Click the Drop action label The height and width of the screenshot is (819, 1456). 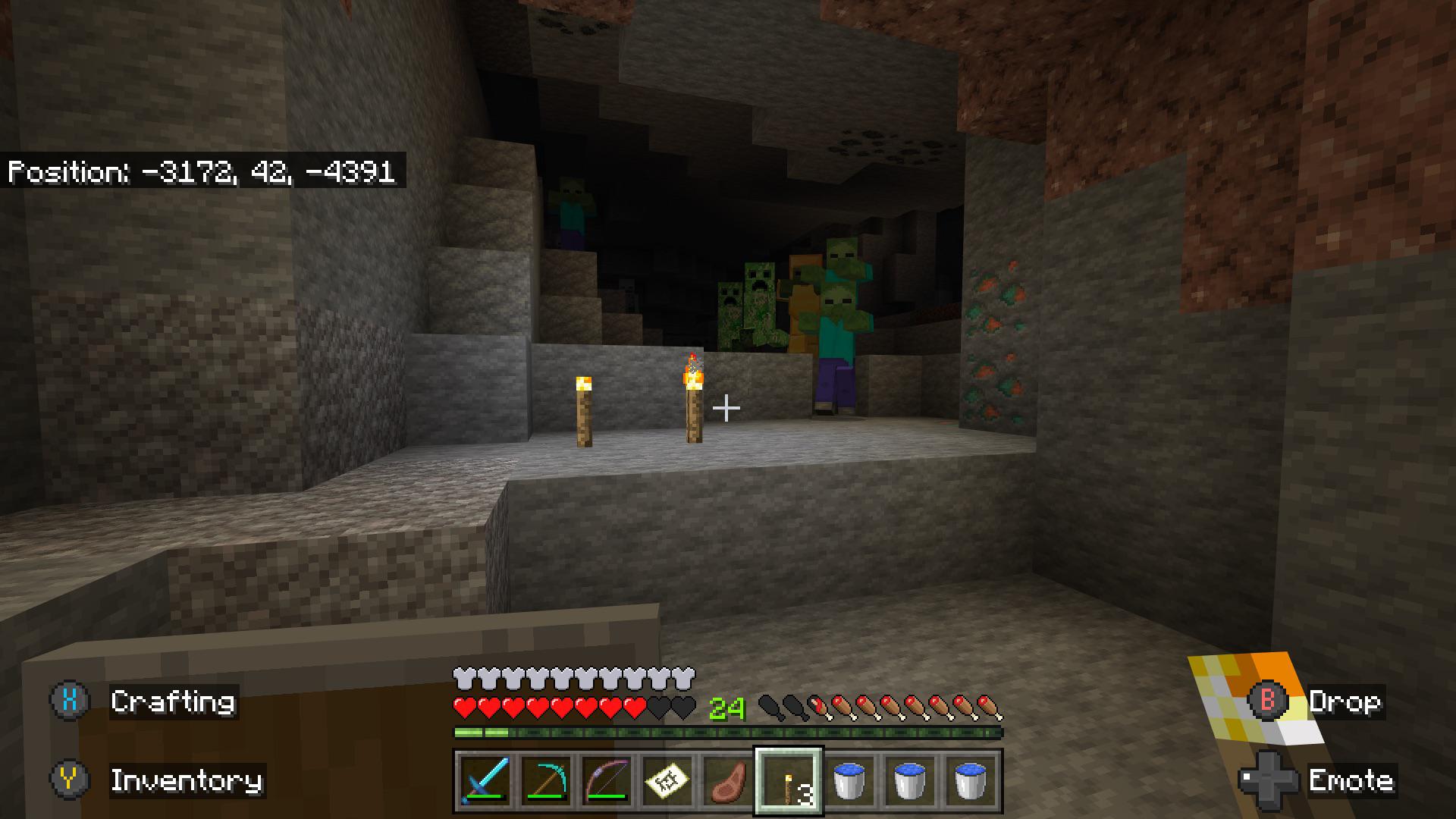(1347, 701)
